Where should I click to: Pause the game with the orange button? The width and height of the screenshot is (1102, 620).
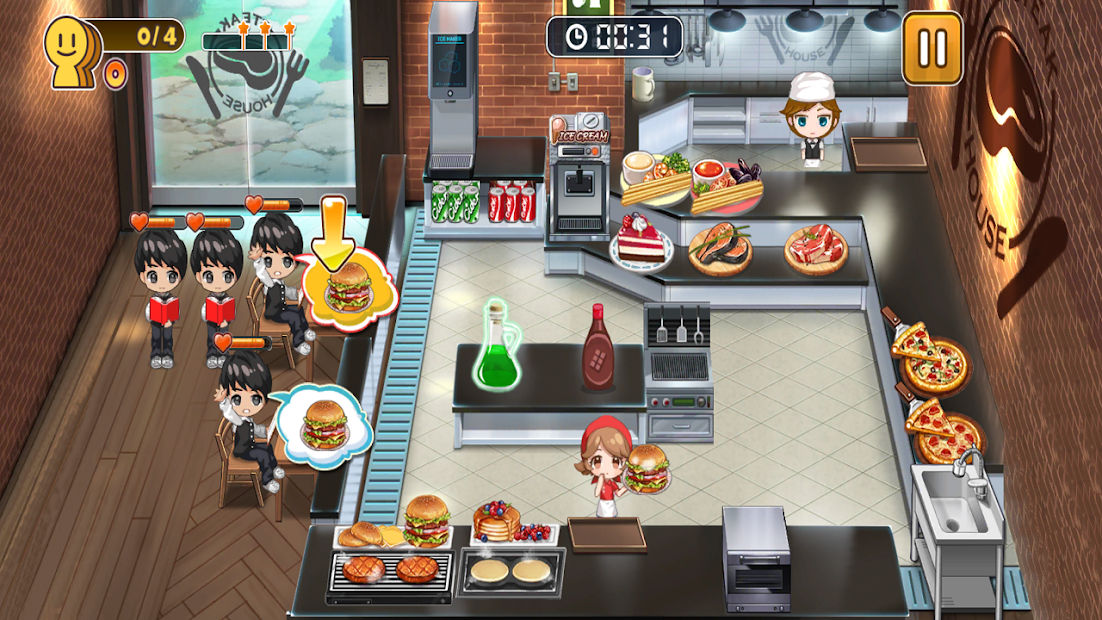[x=932, y=47]
